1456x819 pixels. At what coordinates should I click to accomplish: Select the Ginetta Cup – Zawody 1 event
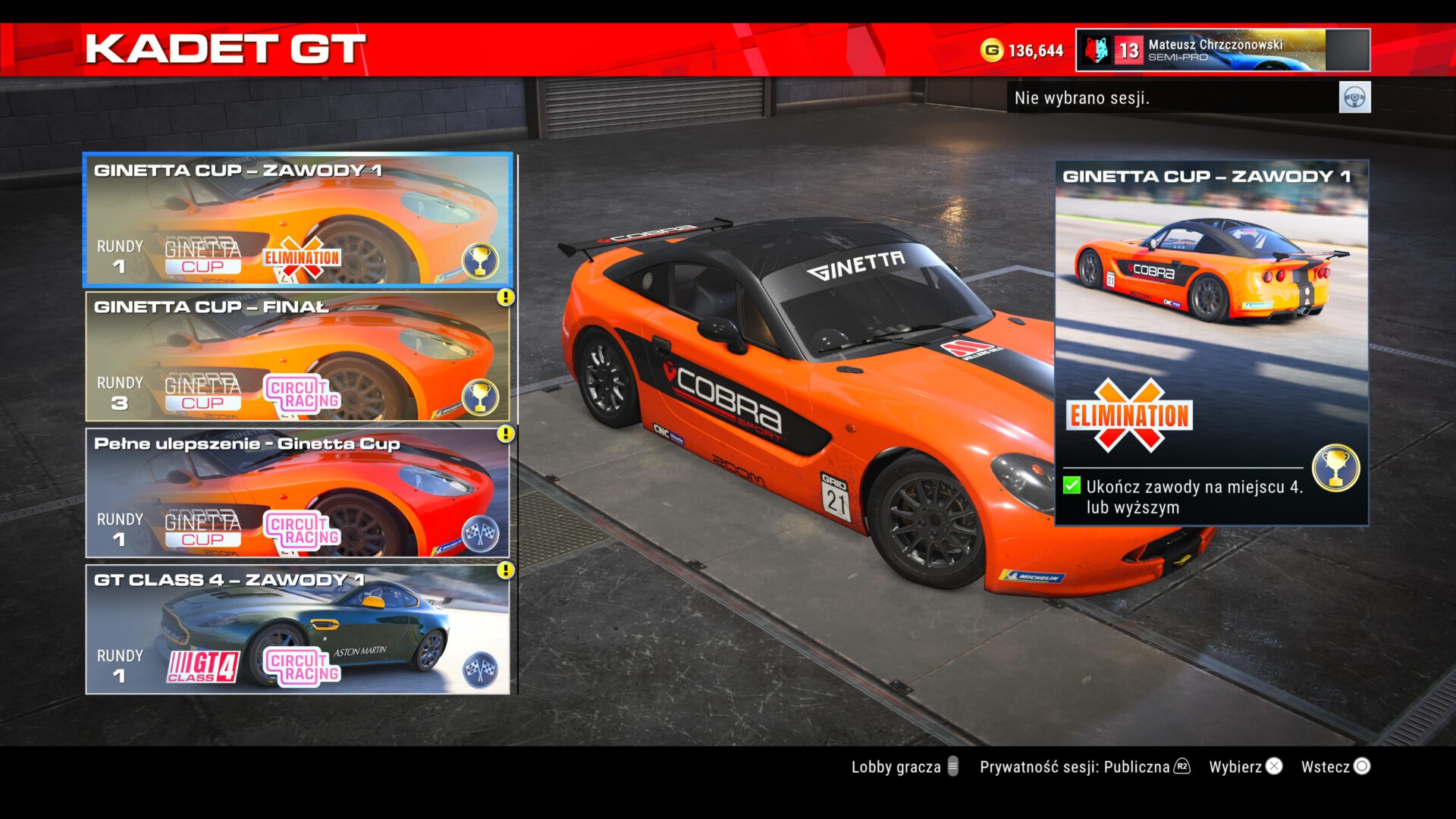tap(297, 220)
